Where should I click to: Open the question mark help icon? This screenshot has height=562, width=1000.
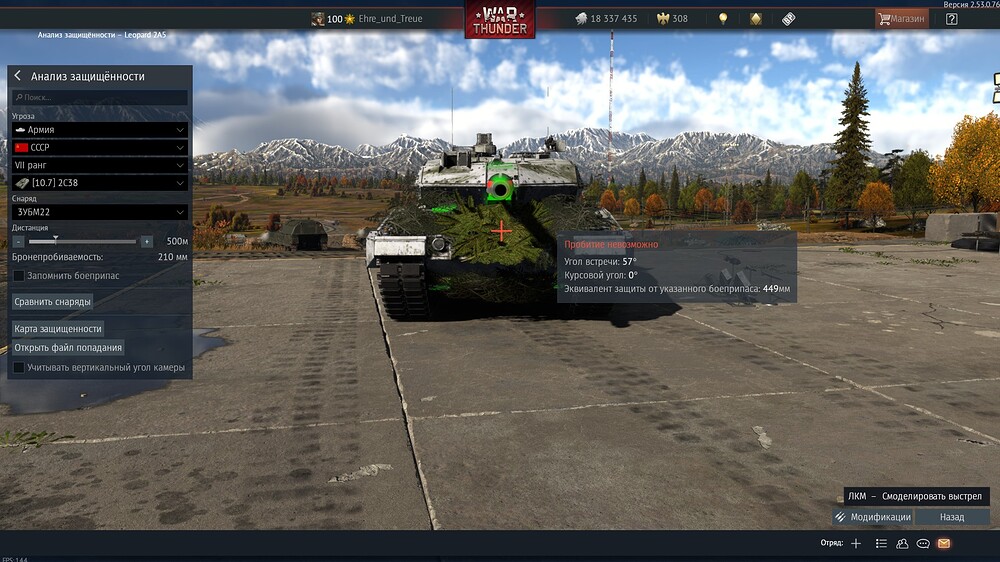click(951, 19)
